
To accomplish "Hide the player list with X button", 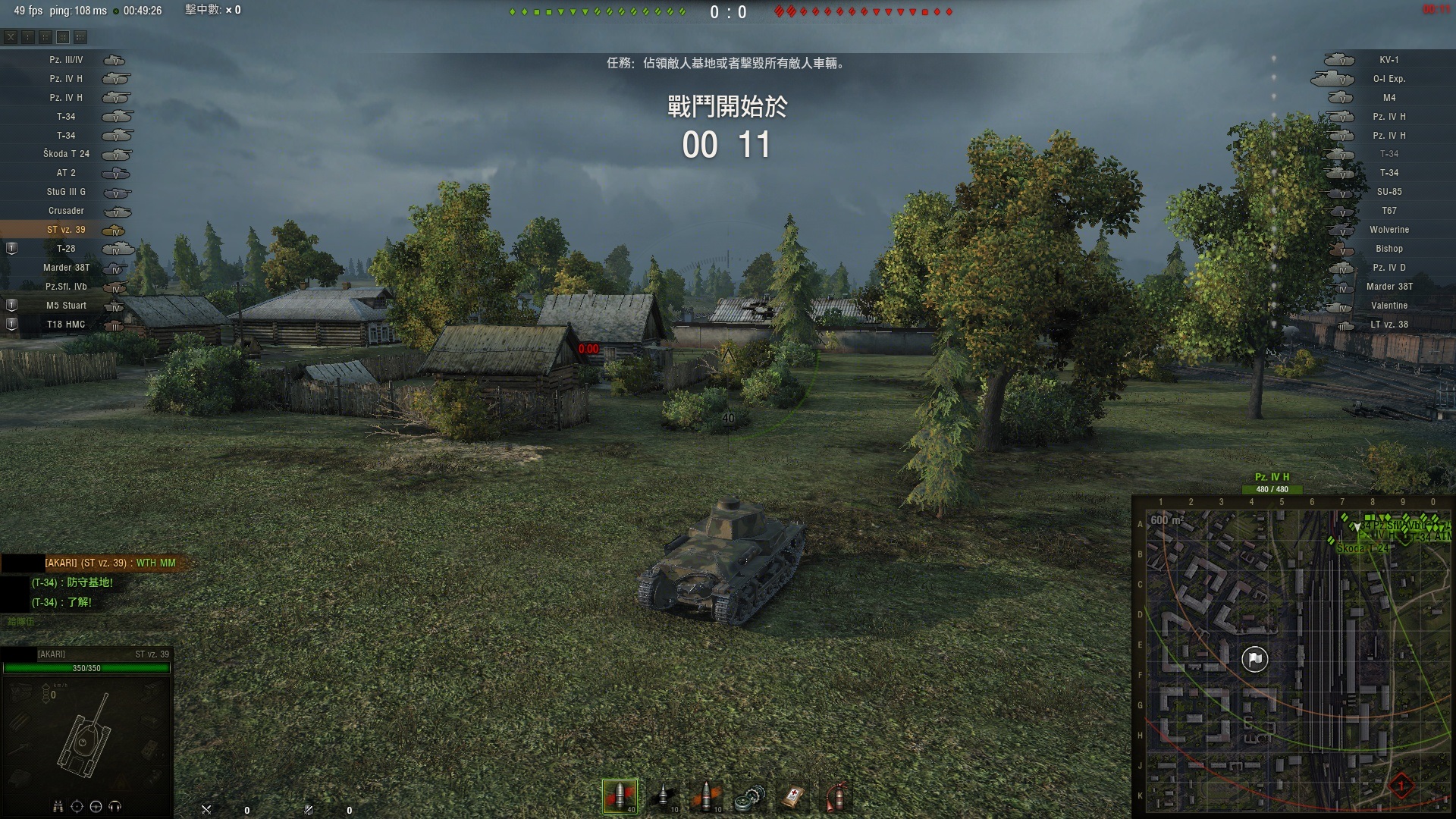I will click(x=11, y=36).
